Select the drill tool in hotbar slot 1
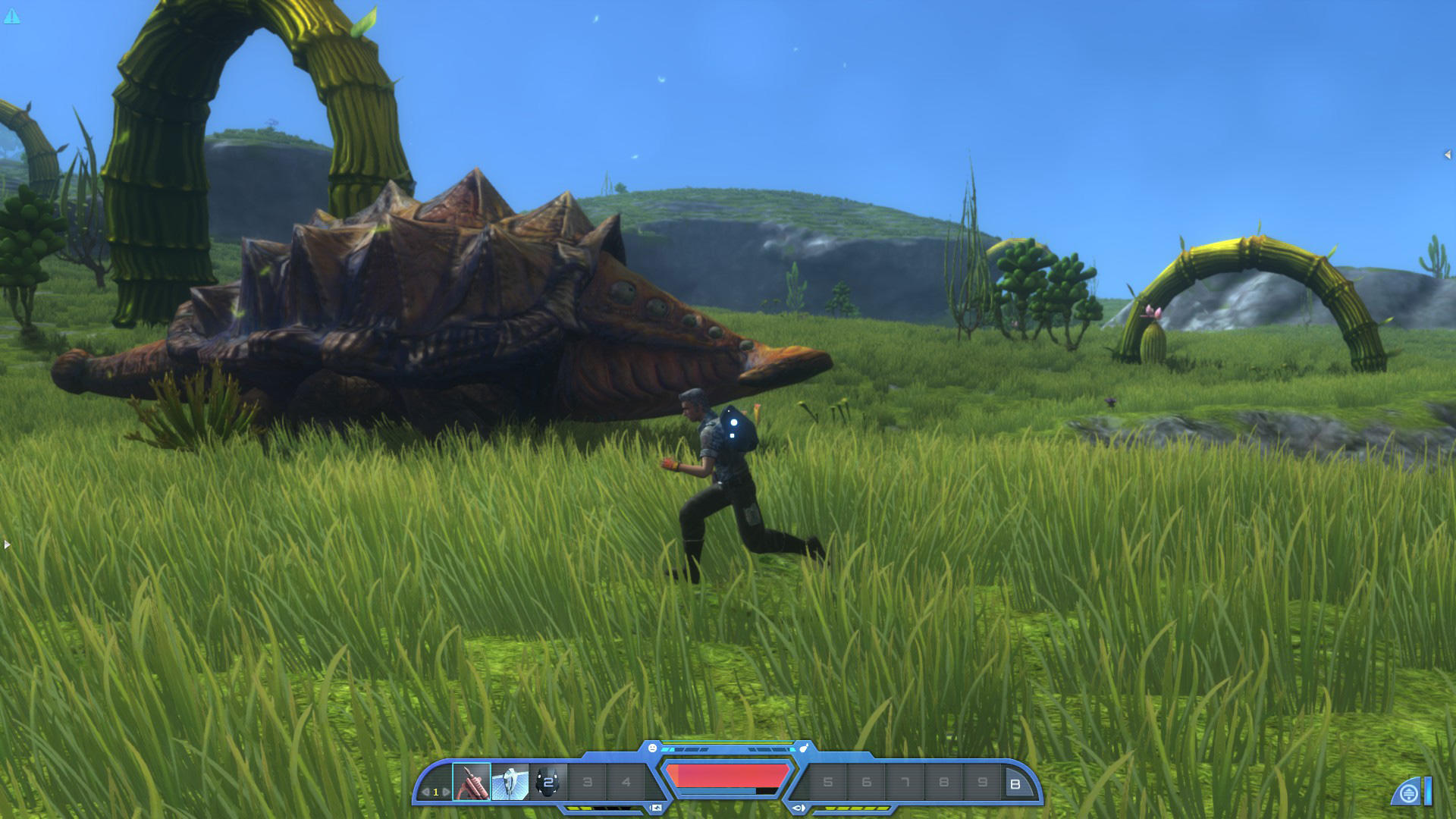The height and width of the screenshot is (819, 1456). pyautogui.click(x=472, y=782)
